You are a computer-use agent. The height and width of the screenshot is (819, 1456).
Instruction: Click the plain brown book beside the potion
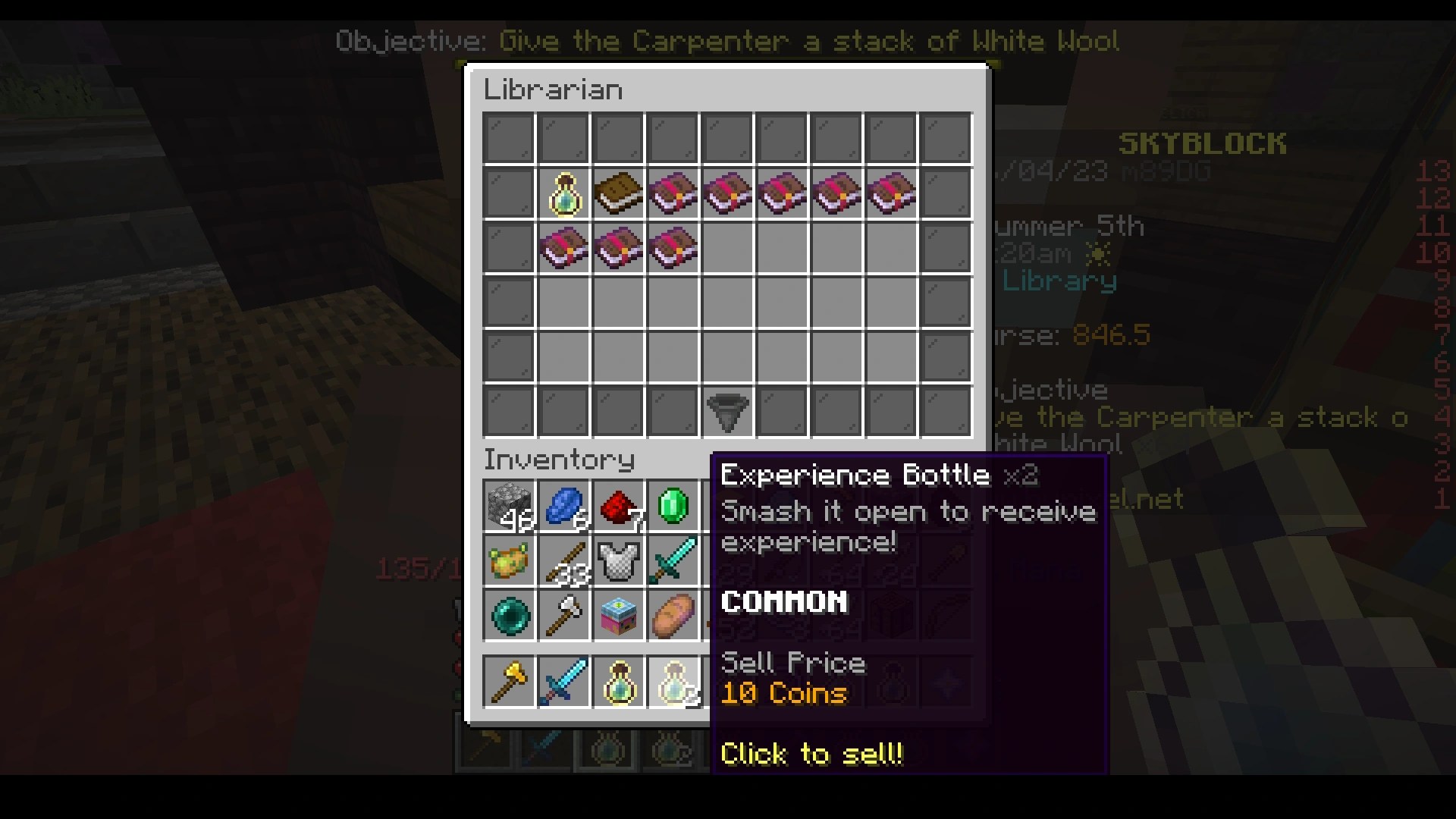click(x=619, y=193)
